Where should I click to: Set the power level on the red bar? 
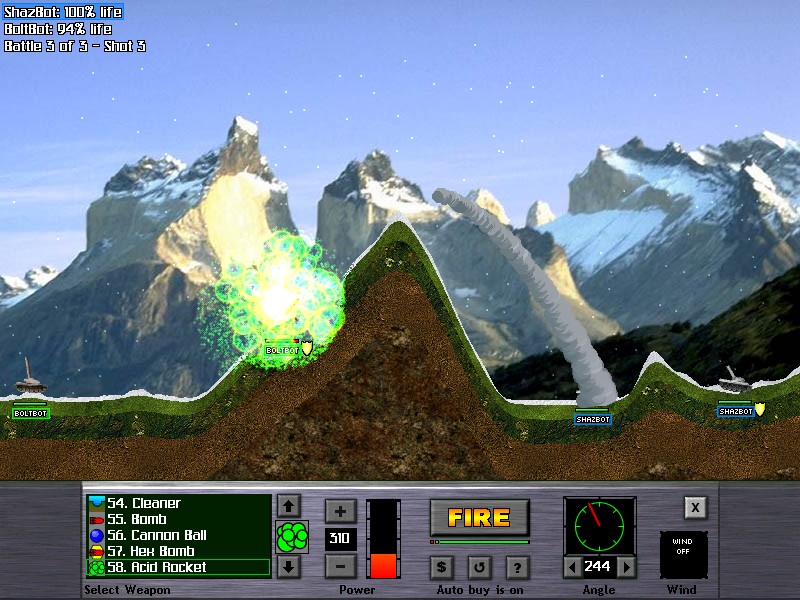click(x=383, y=539)
